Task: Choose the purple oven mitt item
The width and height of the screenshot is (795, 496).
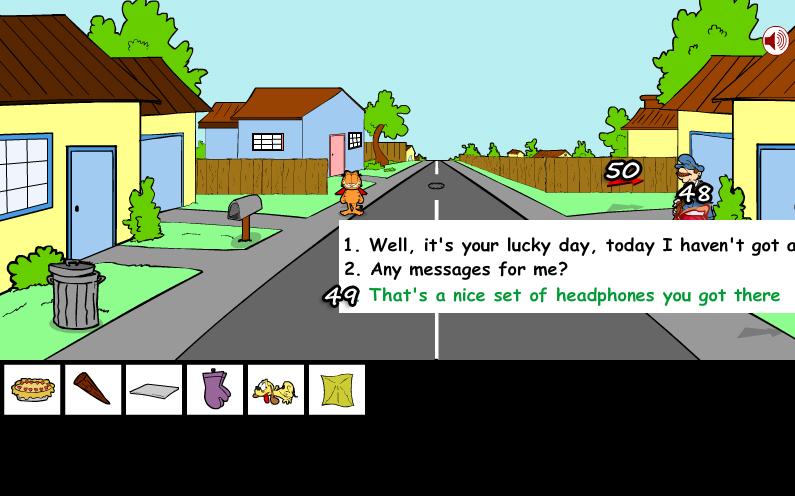Action: point(215,389)
